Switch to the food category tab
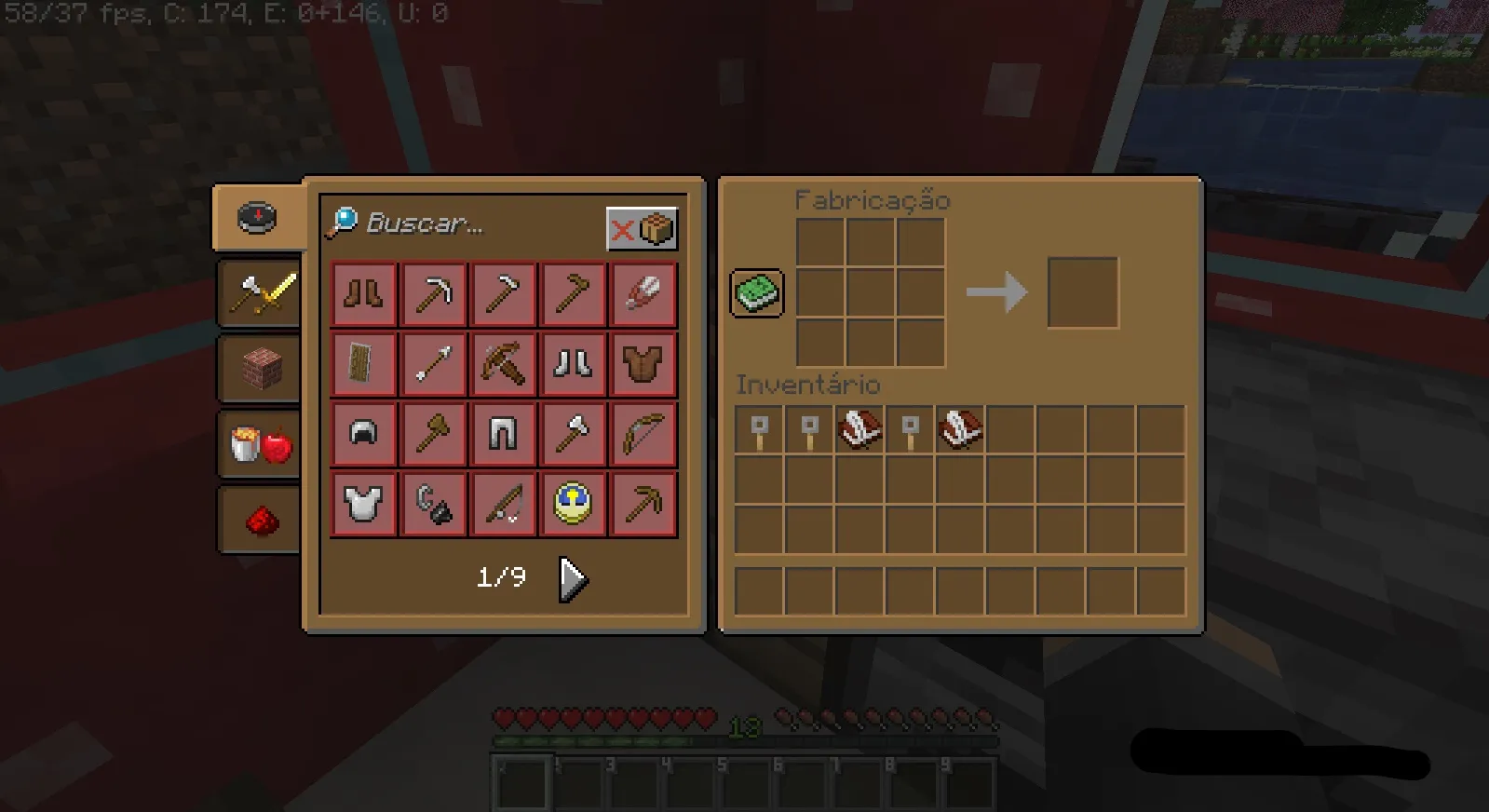 point(259,442)
